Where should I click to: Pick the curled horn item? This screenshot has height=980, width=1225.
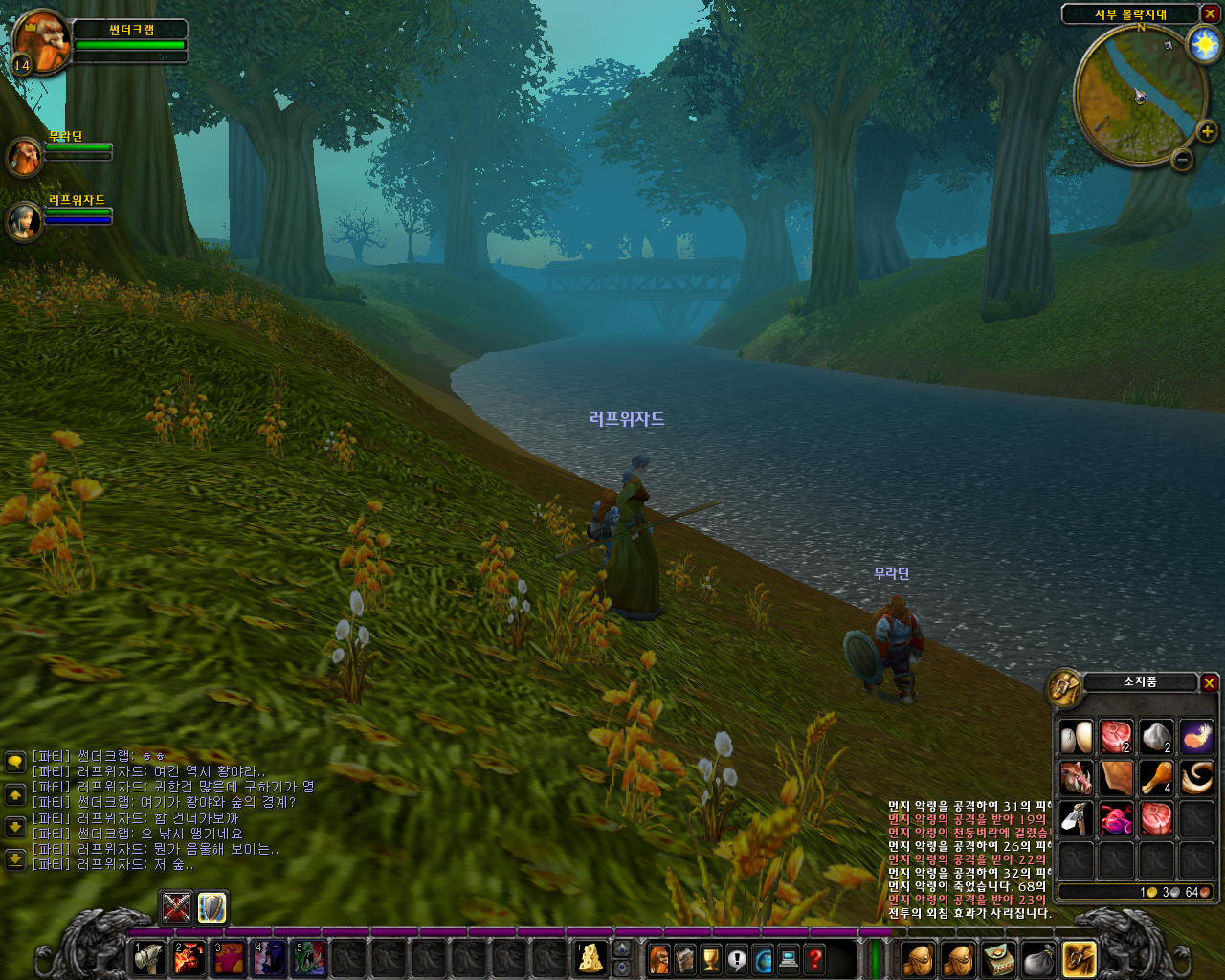point(1196,777)
